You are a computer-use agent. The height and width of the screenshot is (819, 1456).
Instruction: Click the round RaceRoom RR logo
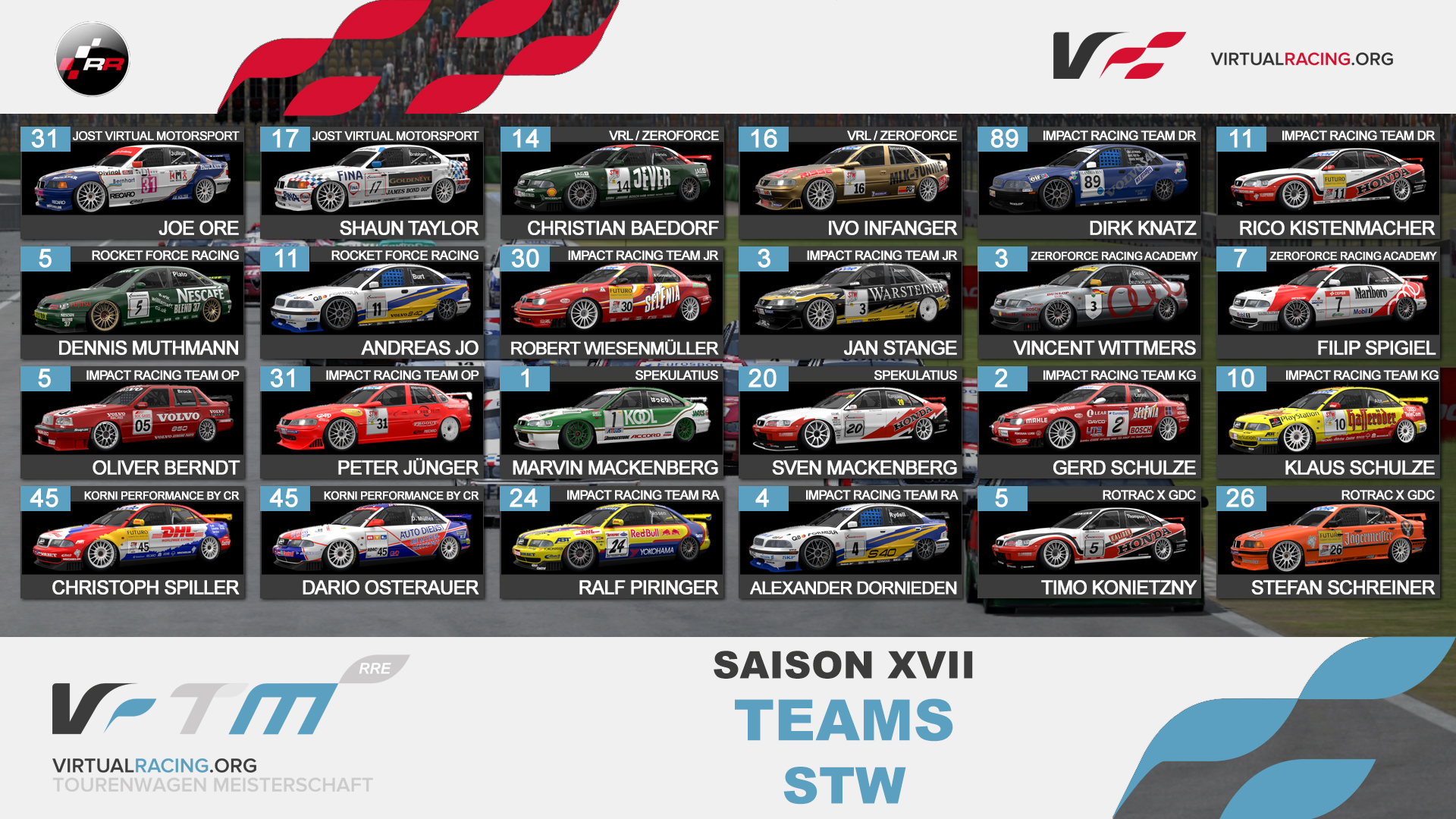(93, 59)
